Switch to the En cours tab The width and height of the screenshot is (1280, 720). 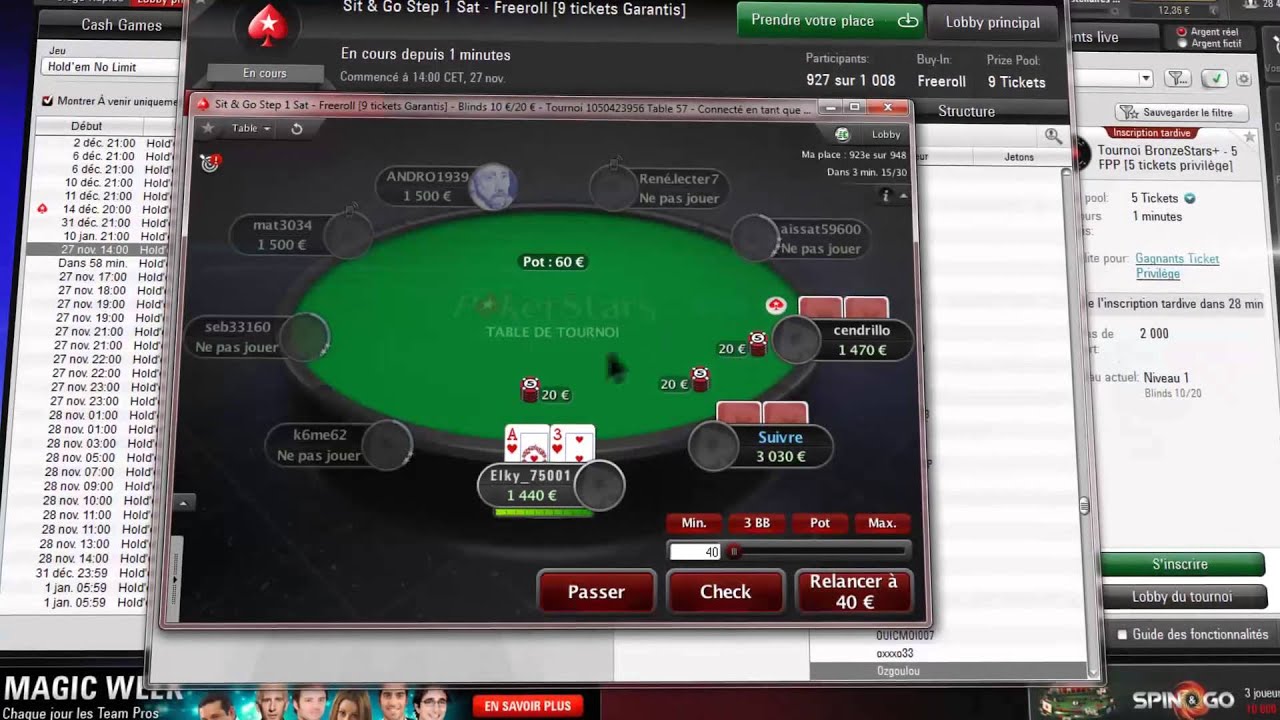(x=264, y=72)
